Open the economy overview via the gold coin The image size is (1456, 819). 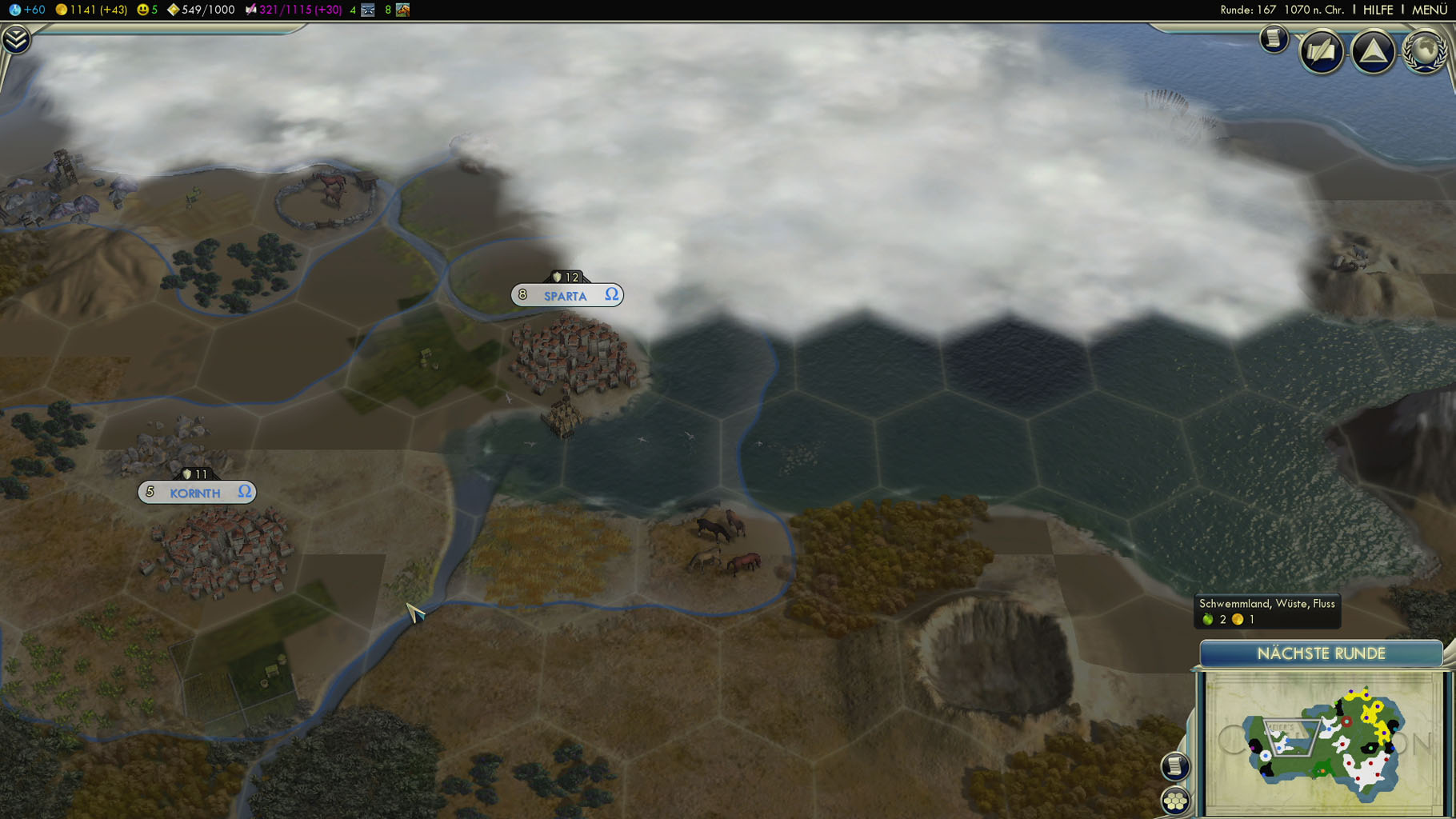pos(61,10)
